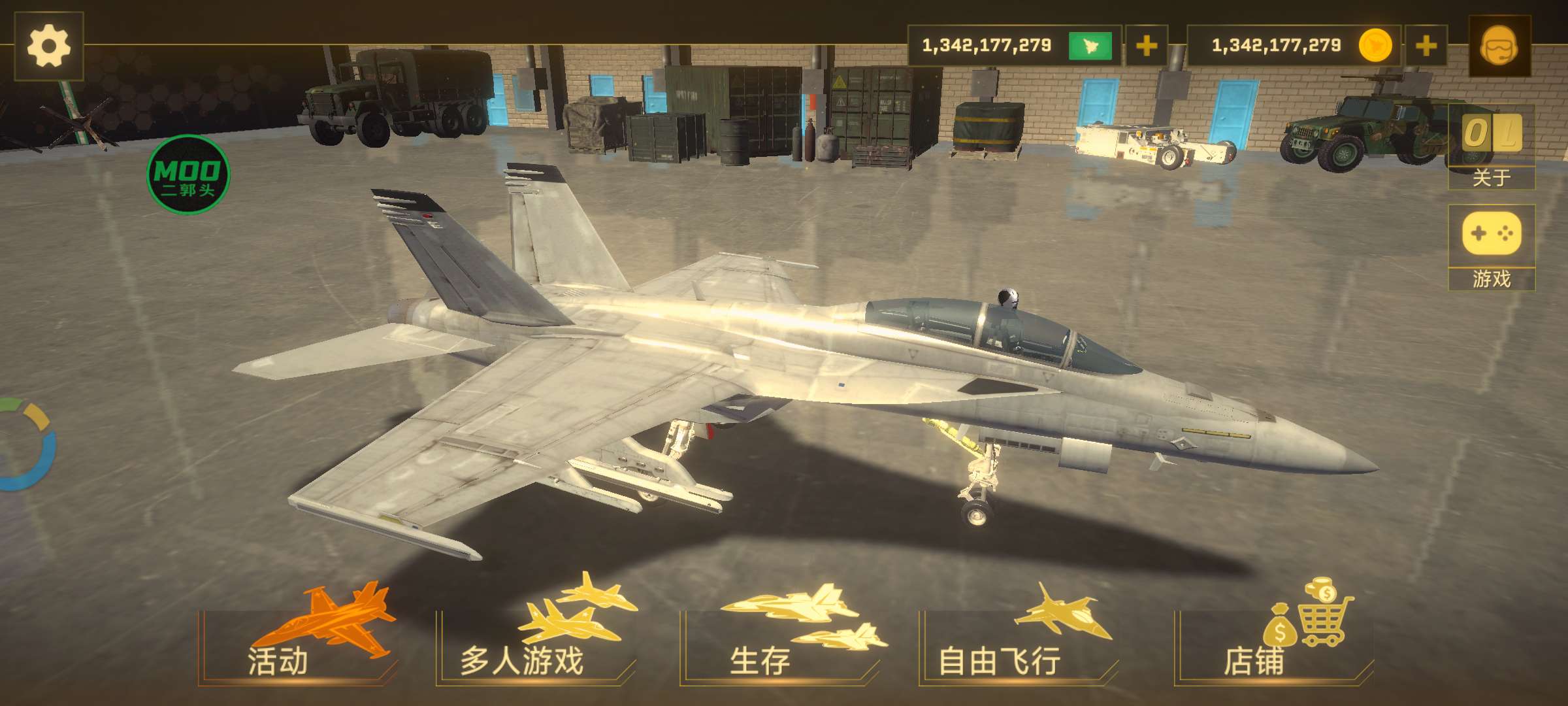
Task: Add more green jet currency
Action: pyautogui.click(x=1146, y=46)
